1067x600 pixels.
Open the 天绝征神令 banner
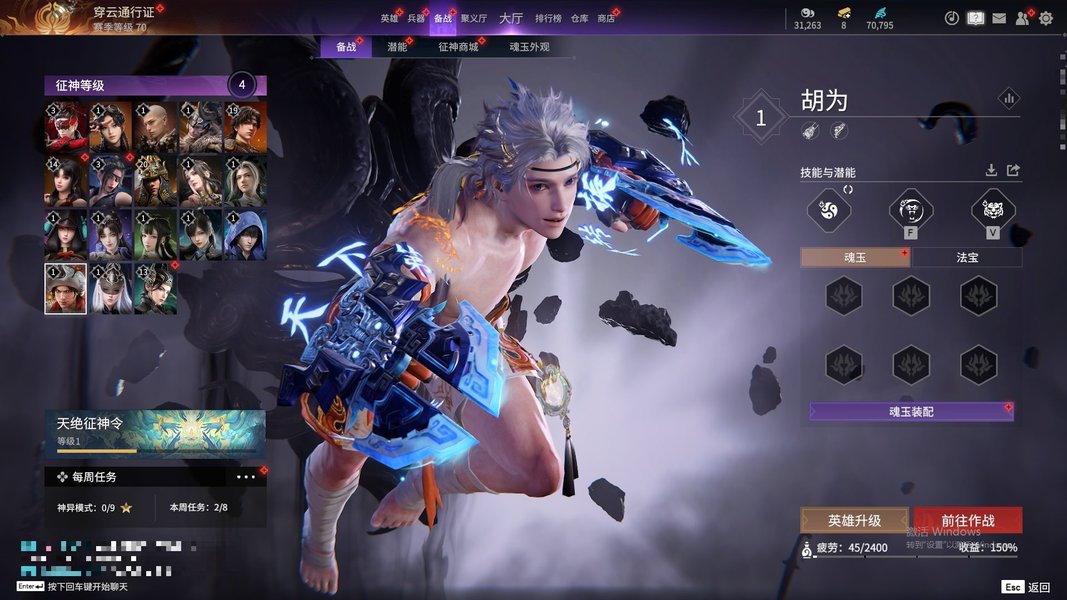coord(155,431)
